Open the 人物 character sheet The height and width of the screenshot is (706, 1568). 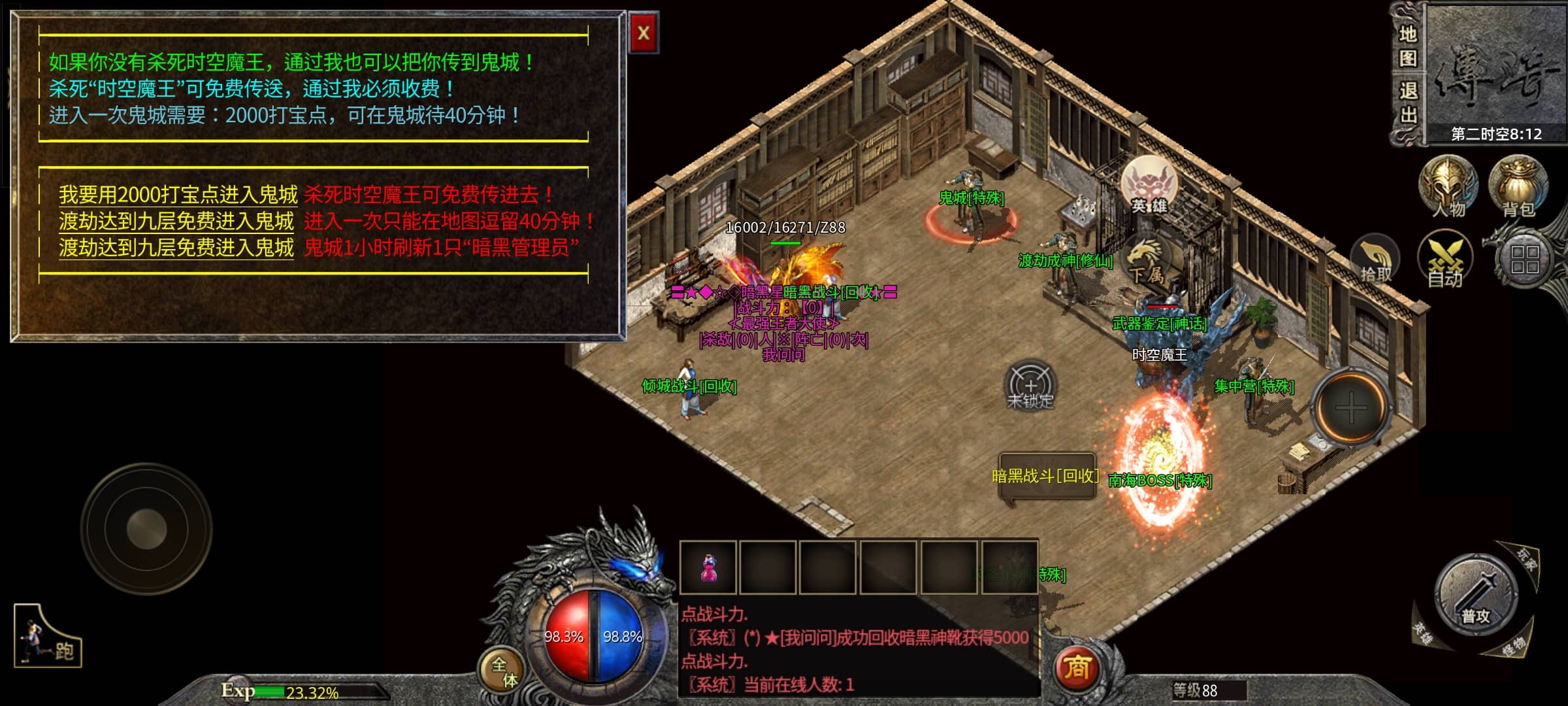coord(1448,186)
